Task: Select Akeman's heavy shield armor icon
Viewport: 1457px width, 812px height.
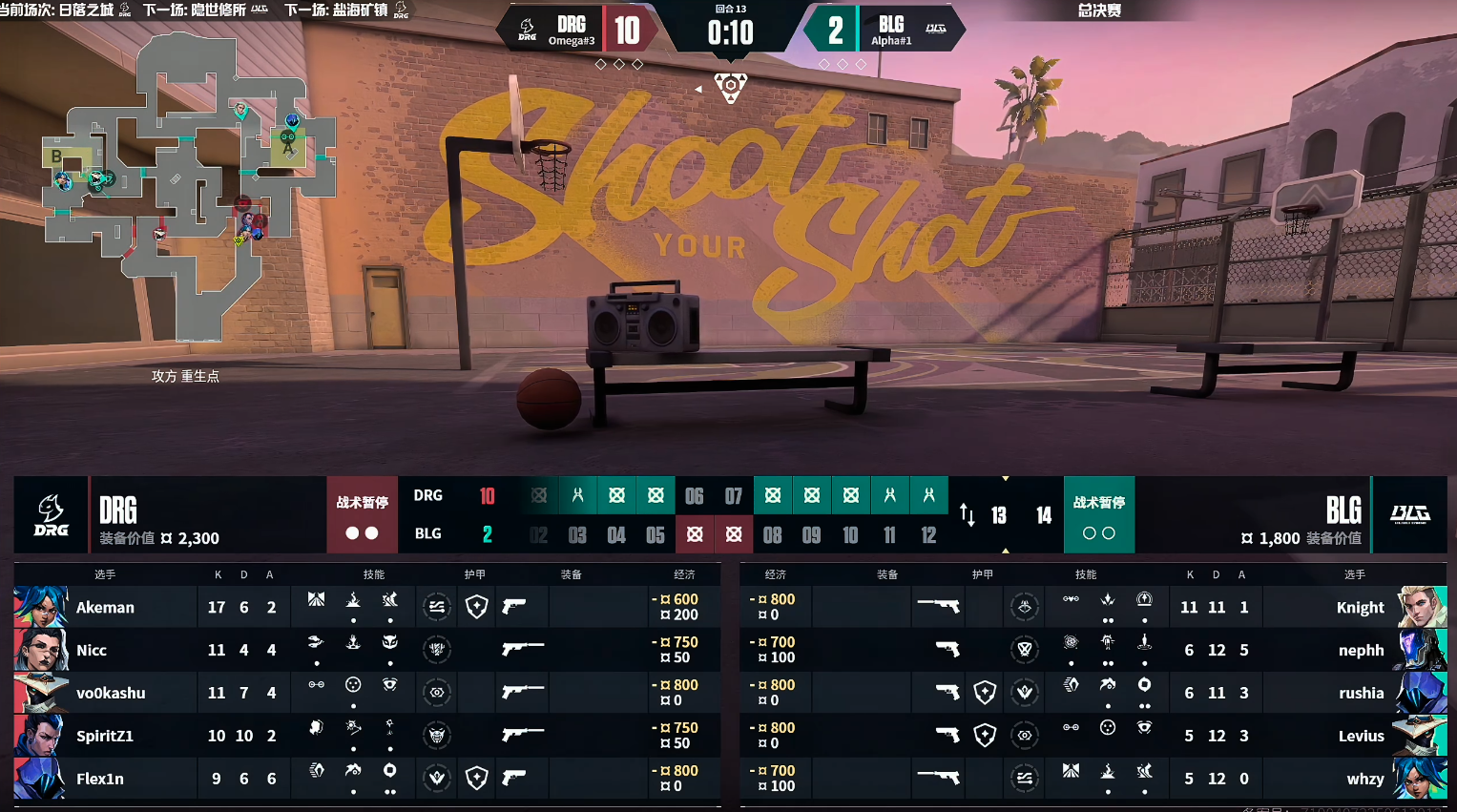Action: (x=476, y=607)
